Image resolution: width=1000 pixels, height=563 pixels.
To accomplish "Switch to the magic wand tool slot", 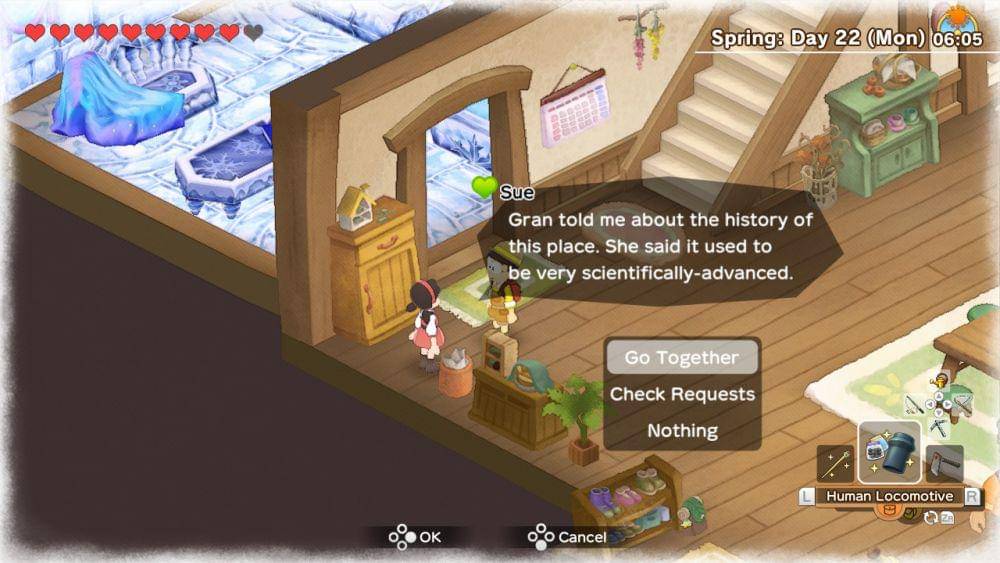I will [835, 464].
